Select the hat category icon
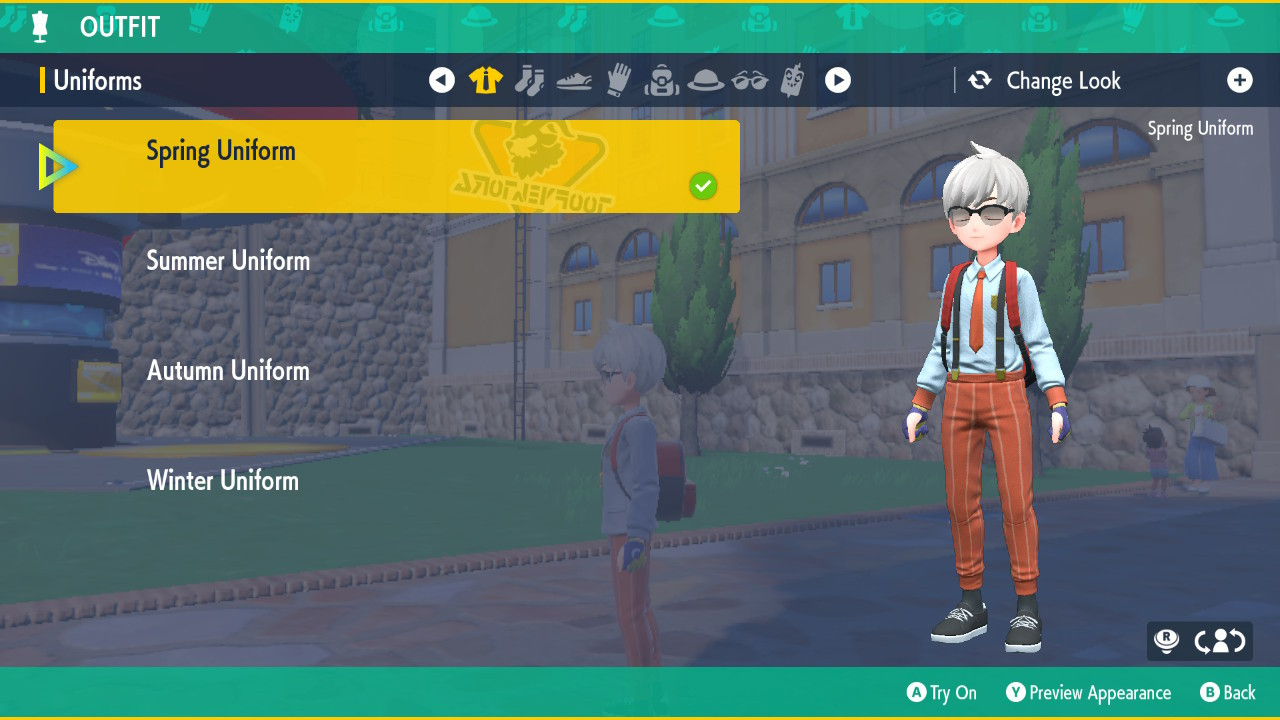Viewport: 1280px width, 720px height. click(706, 80)
